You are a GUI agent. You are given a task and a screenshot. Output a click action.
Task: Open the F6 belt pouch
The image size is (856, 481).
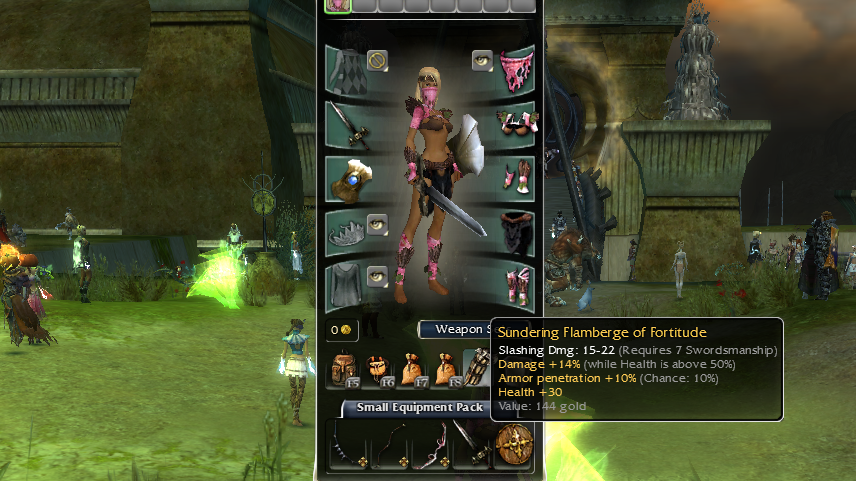coord(378,370)
